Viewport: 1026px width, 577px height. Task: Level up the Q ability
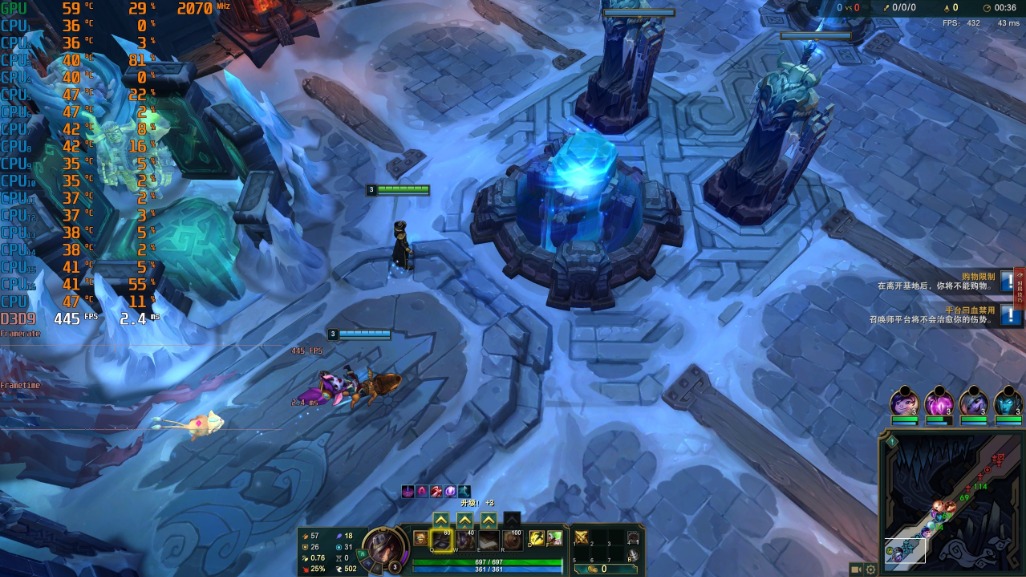[x=441, y=520]
